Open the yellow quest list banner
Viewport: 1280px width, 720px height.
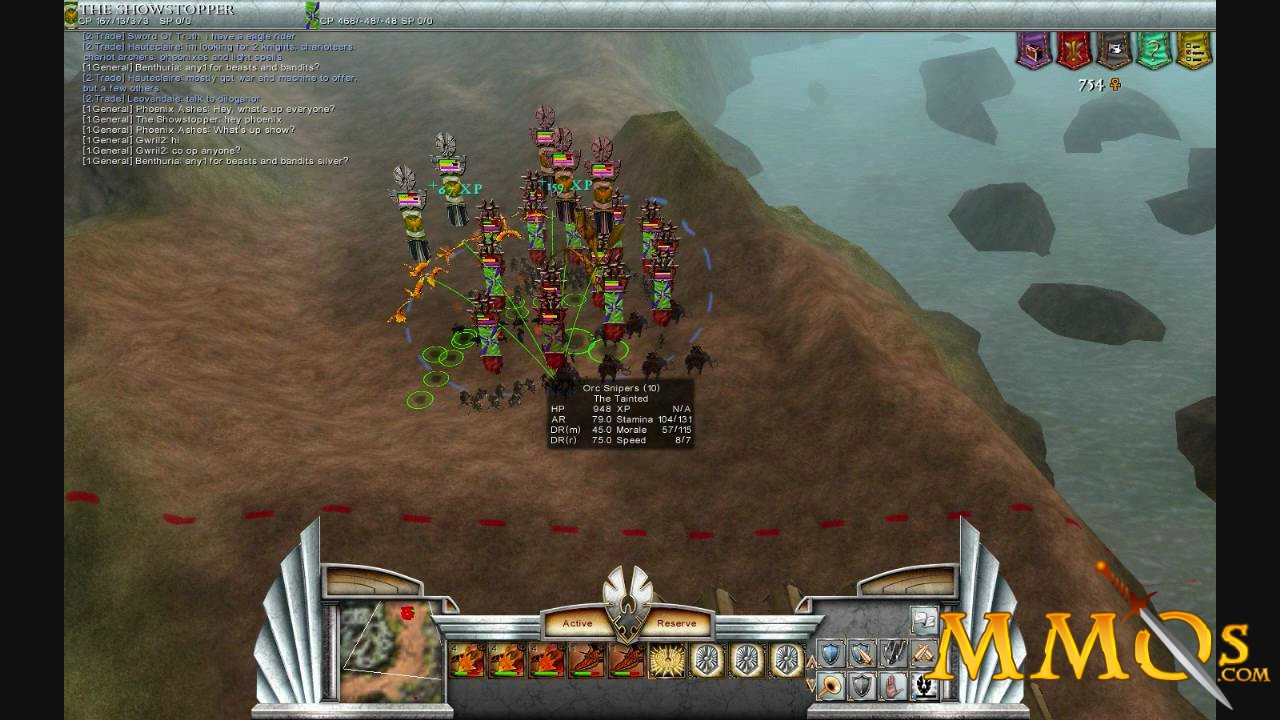(1193, 51)
